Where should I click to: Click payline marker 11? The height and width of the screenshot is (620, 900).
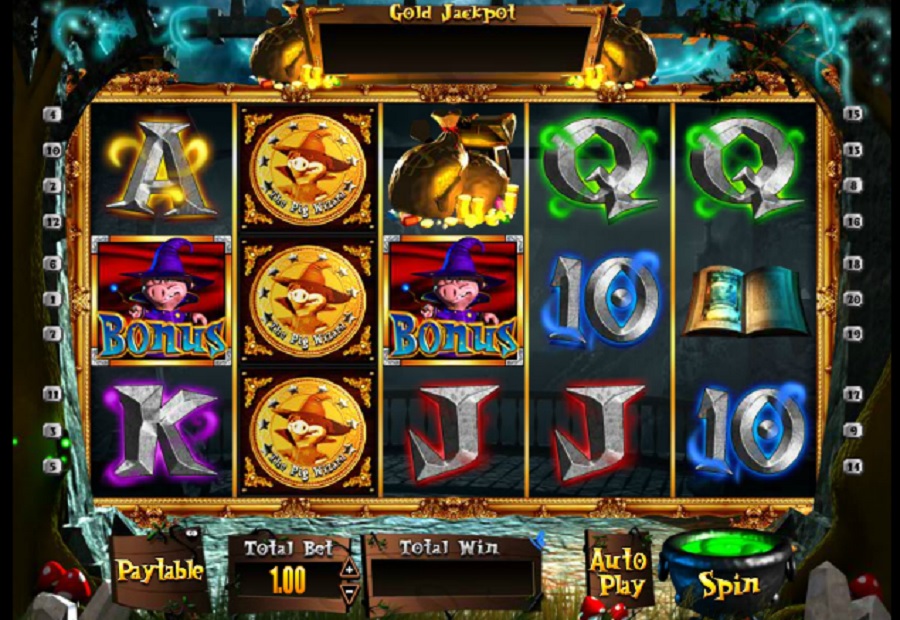tap(52, 394)
